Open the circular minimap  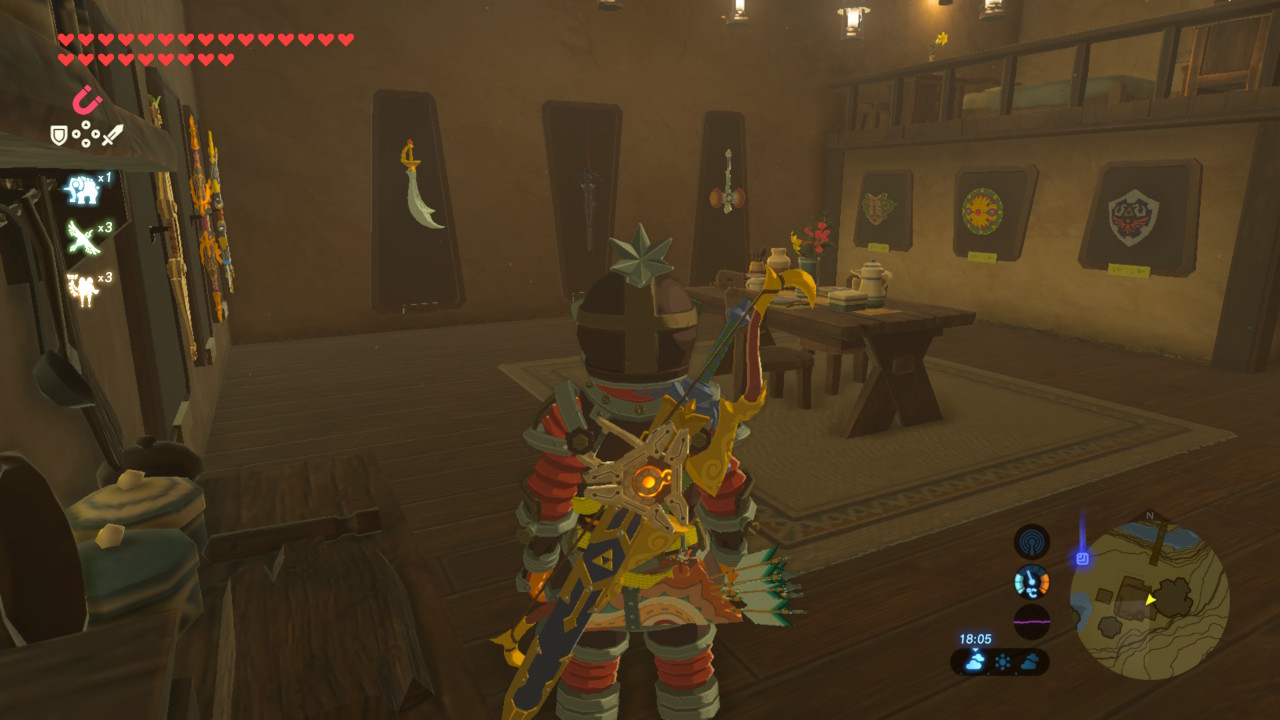[x=1149, y=600]
